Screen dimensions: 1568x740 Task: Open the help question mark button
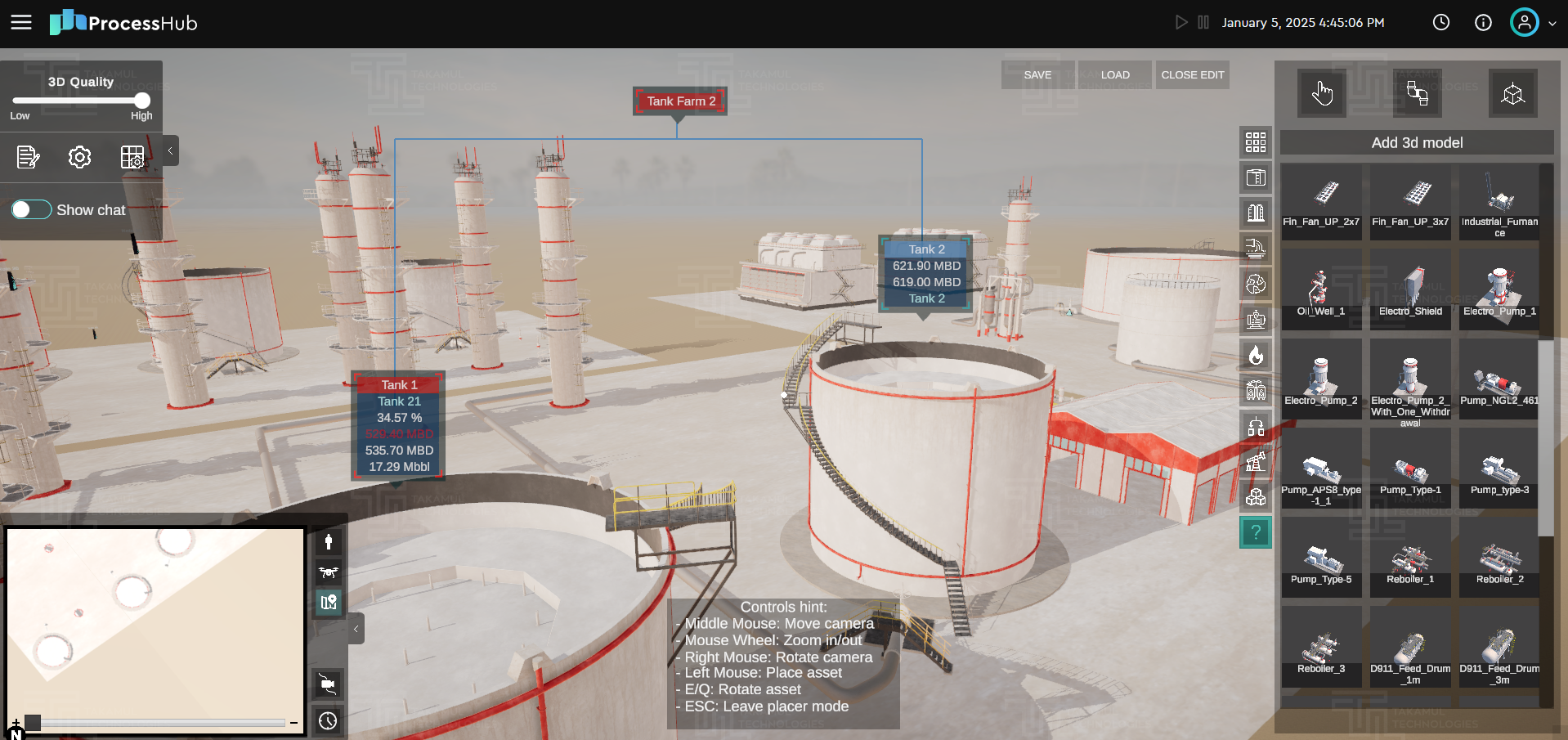pos(1256,533)
